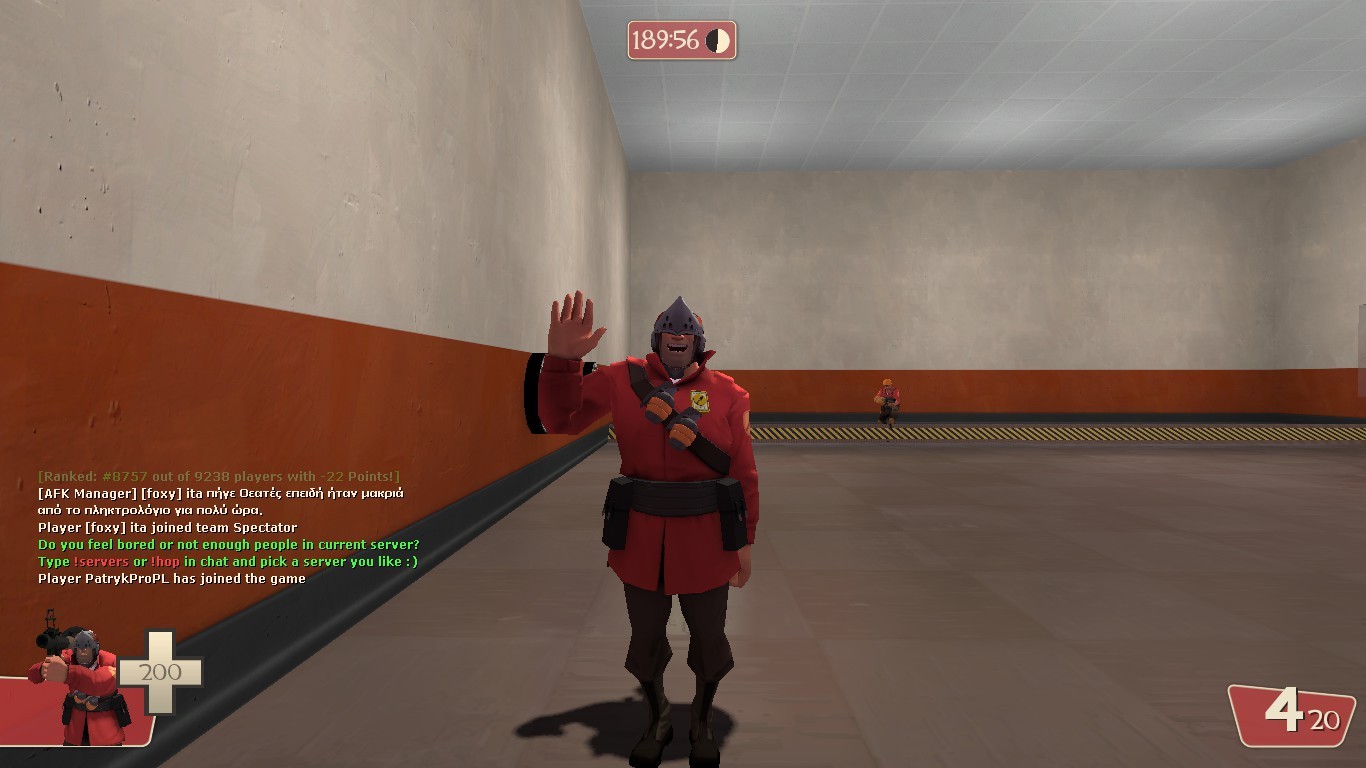Image resolution: width=1366 pixels, height=768 pixels.
Task: Click the Soldier's pickelhaube helmet
Action: 680,318
